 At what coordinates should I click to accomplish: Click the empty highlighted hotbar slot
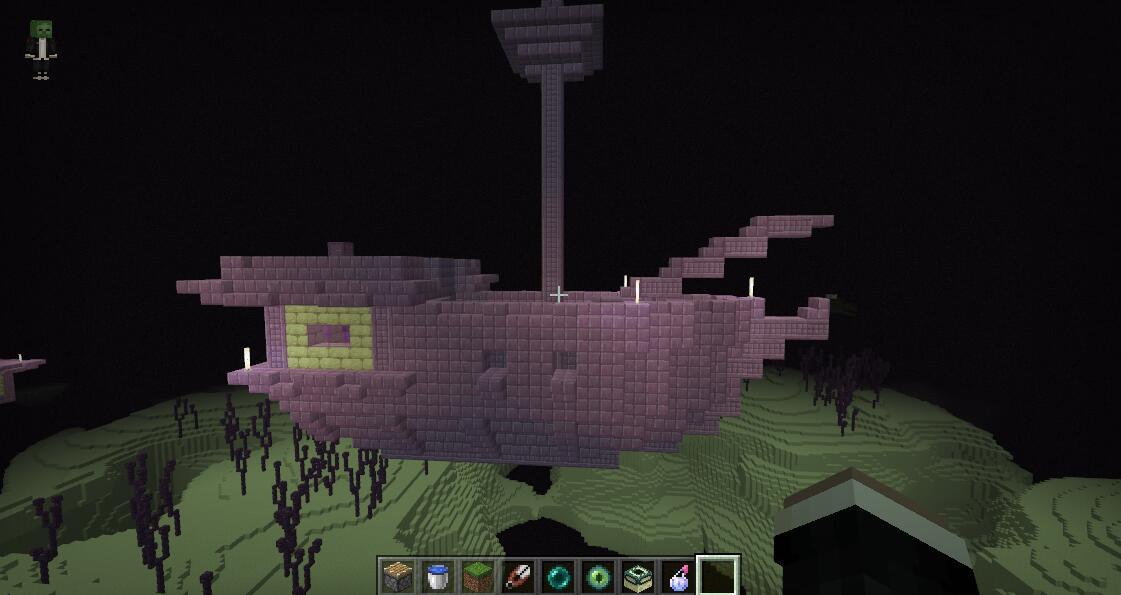pos(718,577)
